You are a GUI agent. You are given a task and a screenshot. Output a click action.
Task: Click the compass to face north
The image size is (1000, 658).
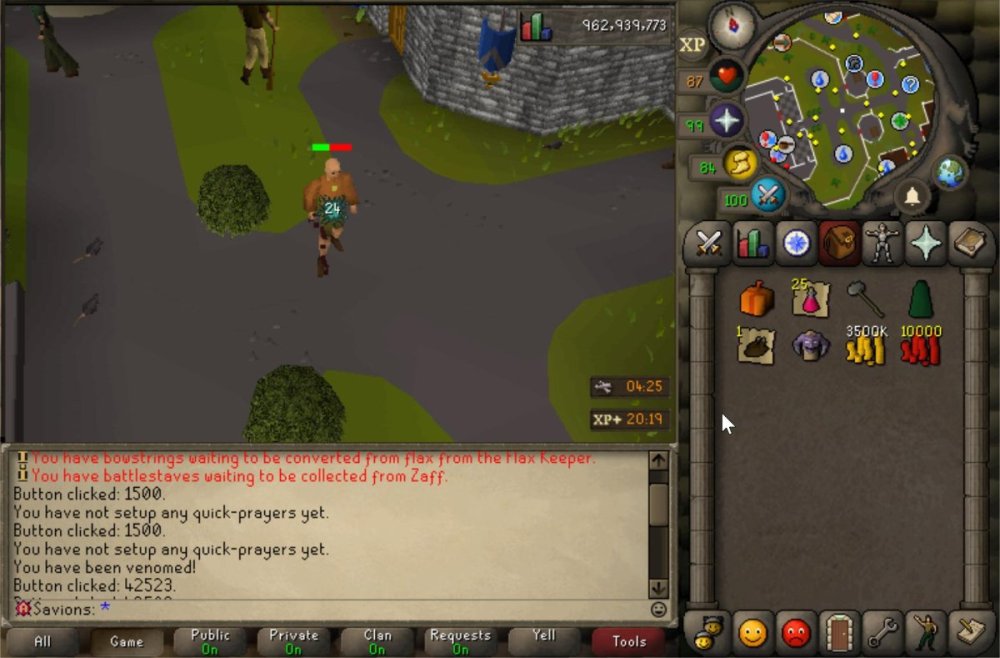pos(731,25)
